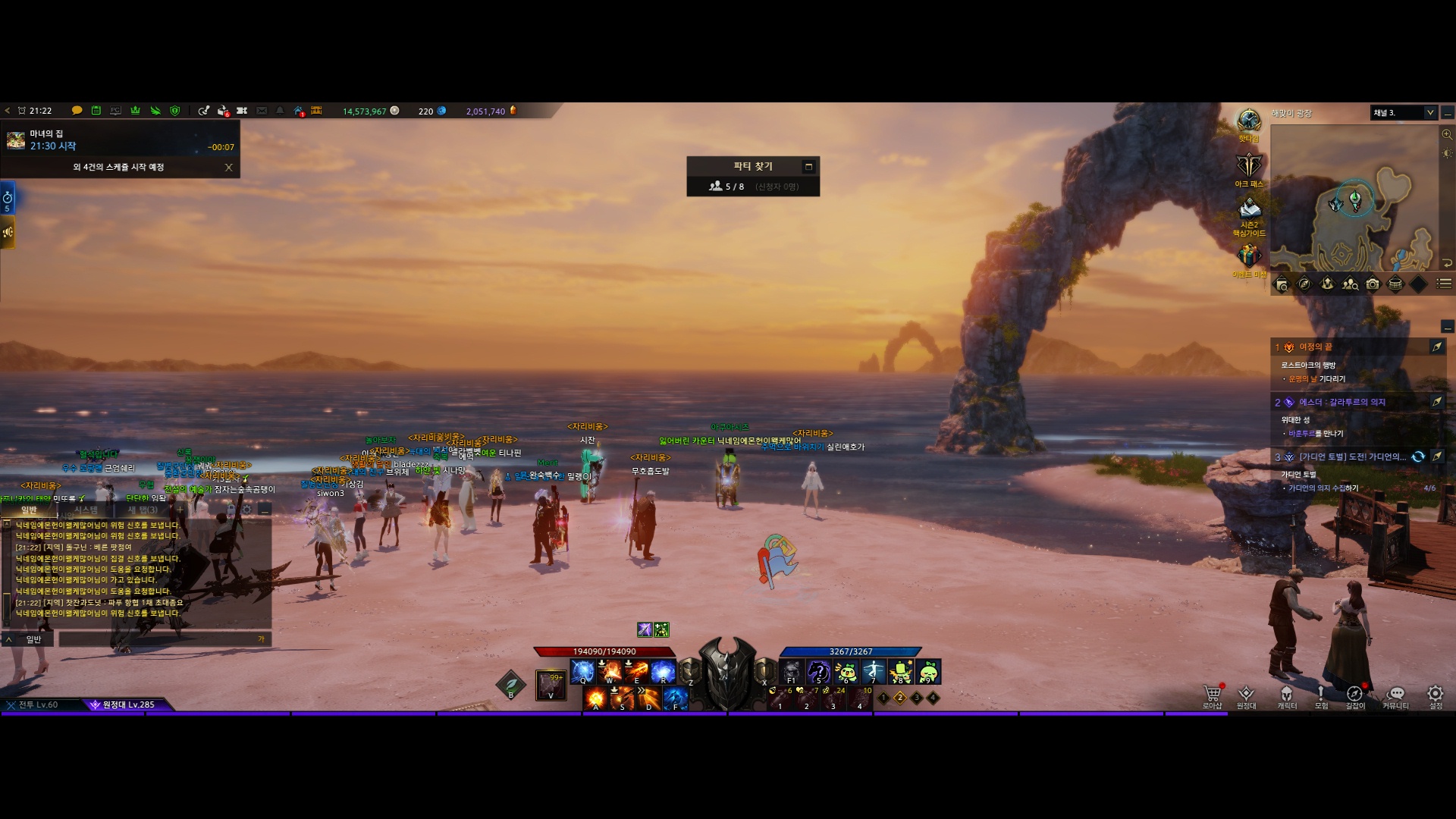Open the shop cart menu
This screenshot has width=1456, height=819.
tap(1212, 694)
